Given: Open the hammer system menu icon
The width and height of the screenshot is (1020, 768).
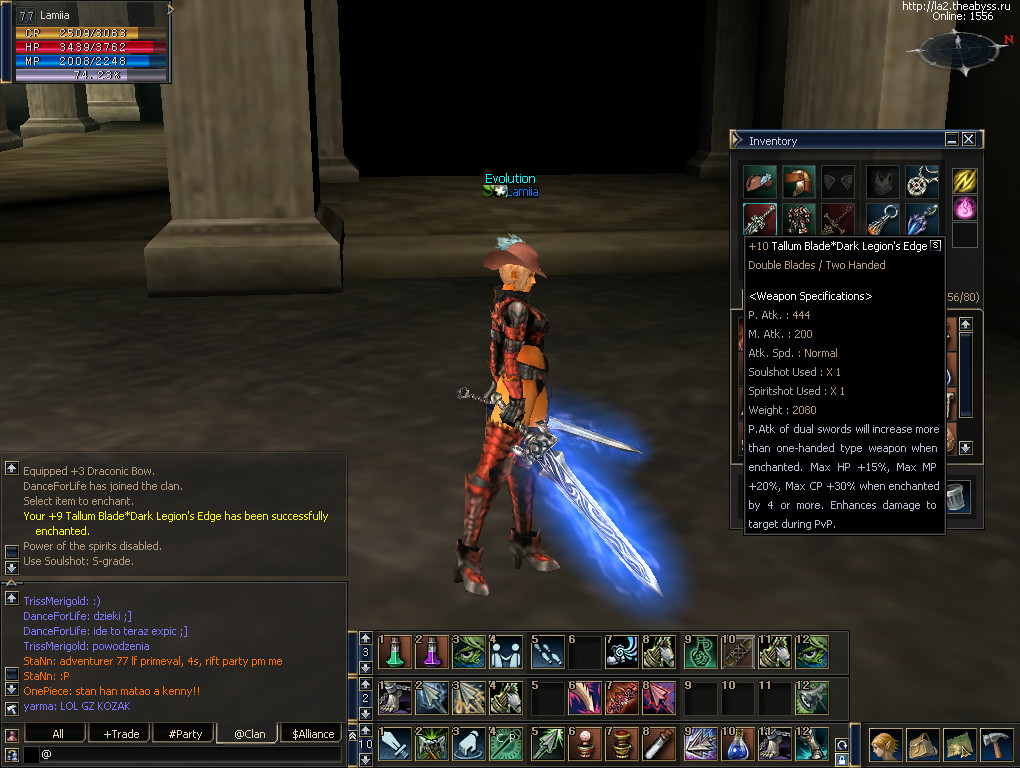Looking at the screenshot, I should 998,746.
